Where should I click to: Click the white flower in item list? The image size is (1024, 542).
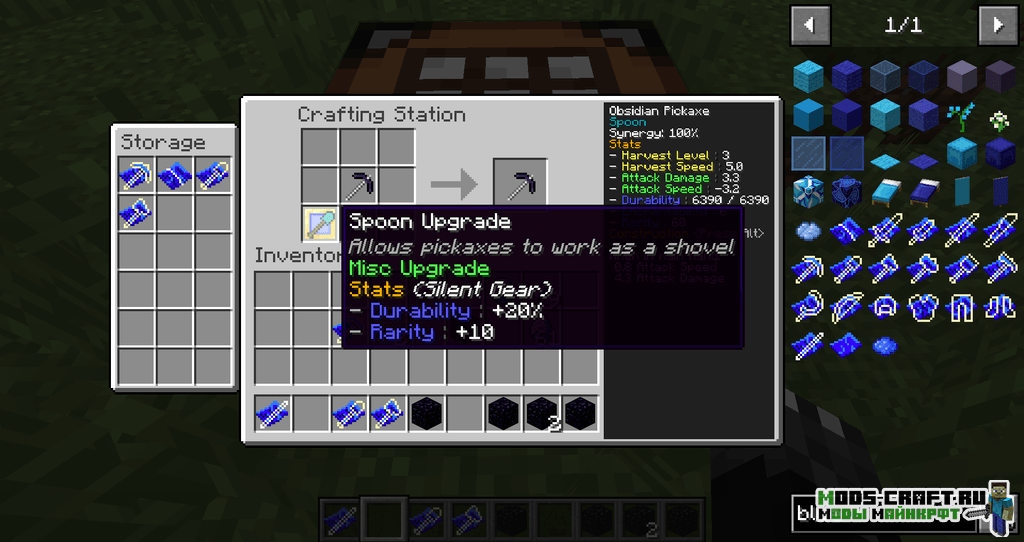point(1000,118)
